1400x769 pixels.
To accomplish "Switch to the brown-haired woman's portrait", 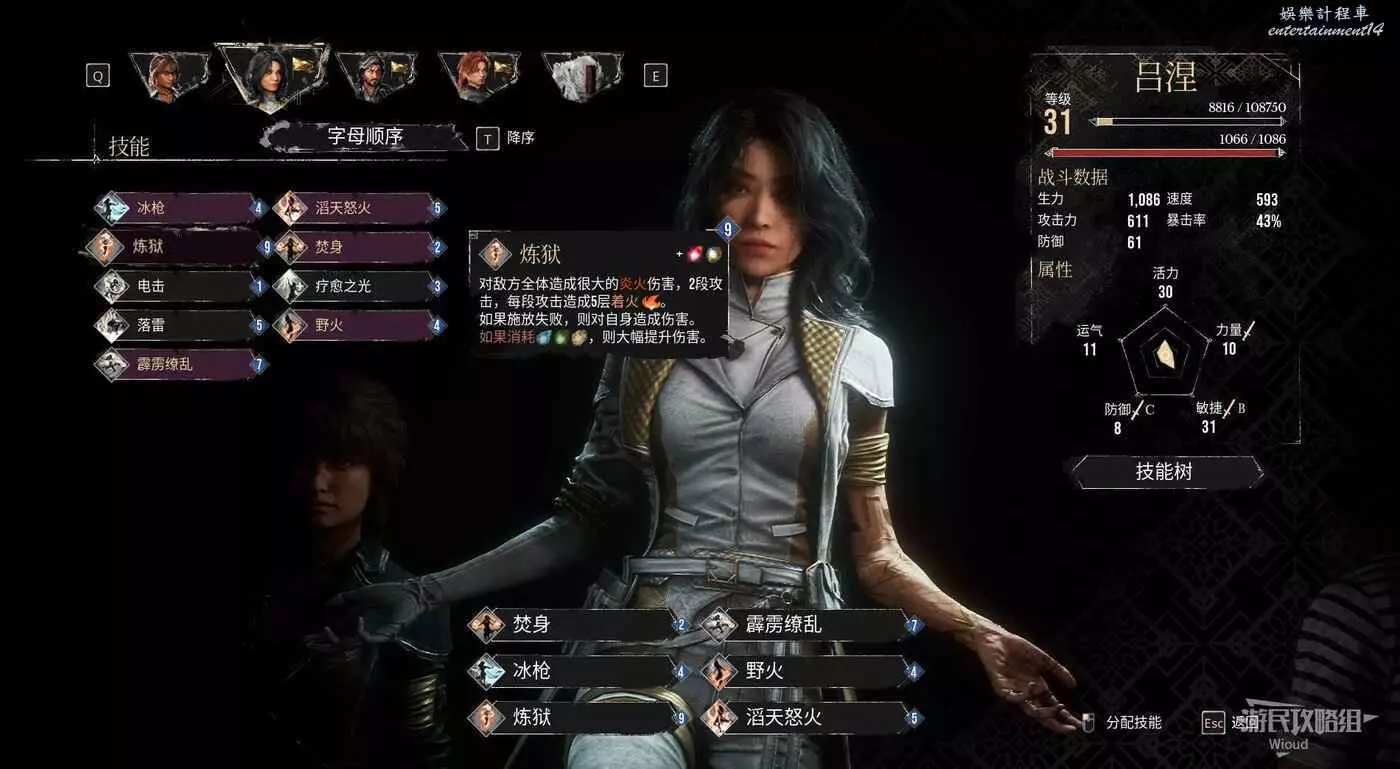I will click(x=166, y=75).
